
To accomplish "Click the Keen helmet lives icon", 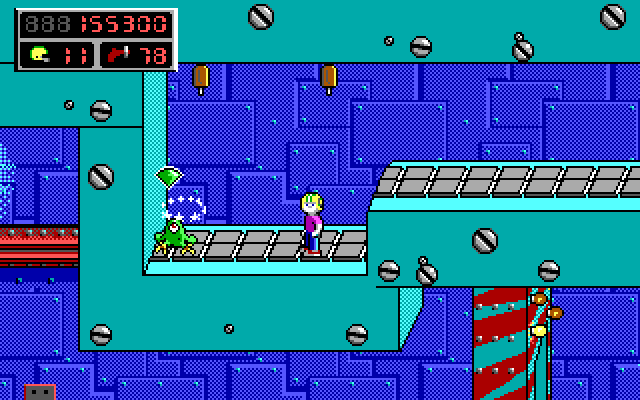I will 40,53.
